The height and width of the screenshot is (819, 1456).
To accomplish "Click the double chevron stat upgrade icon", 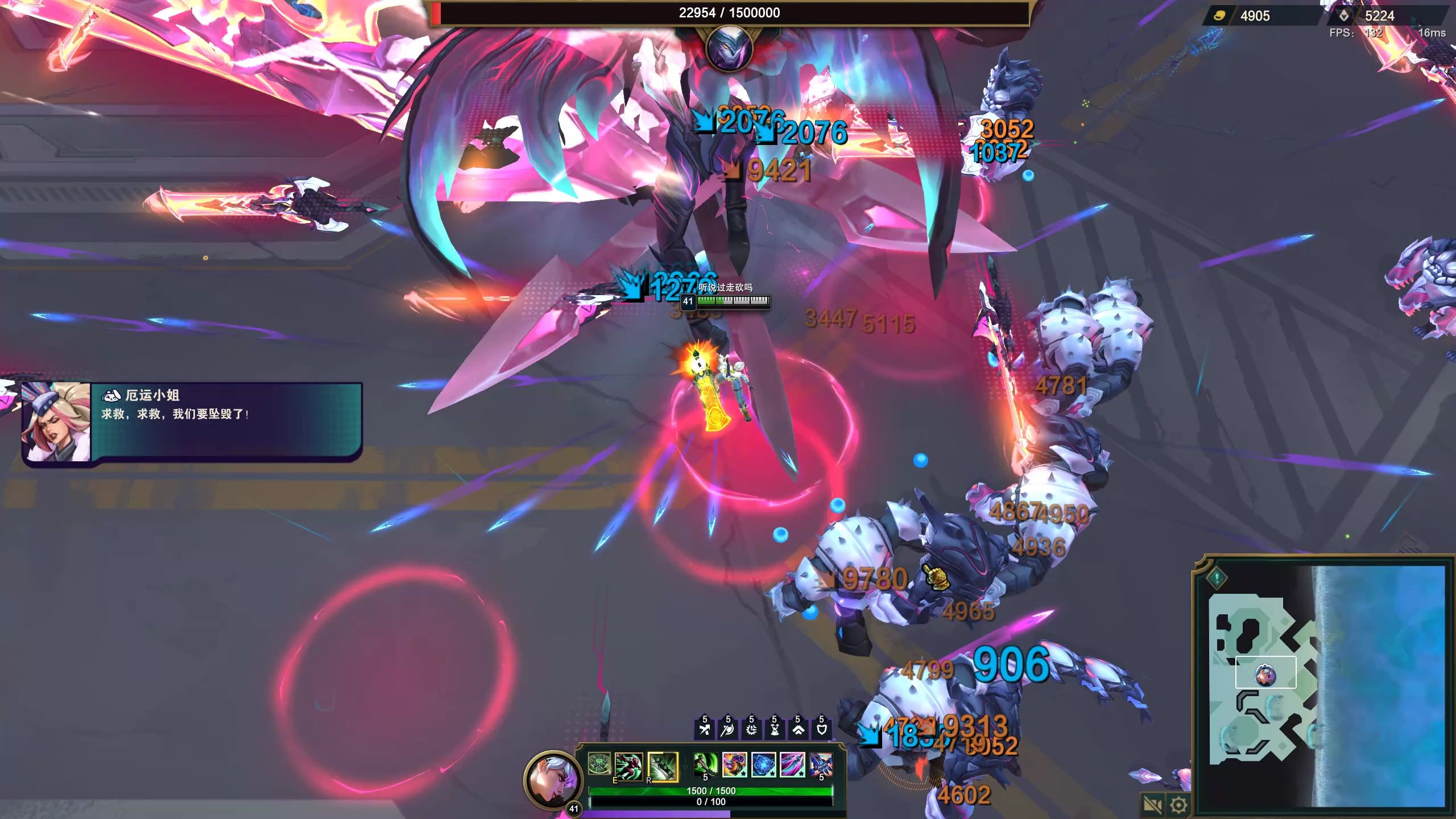I will coord(798,729).
